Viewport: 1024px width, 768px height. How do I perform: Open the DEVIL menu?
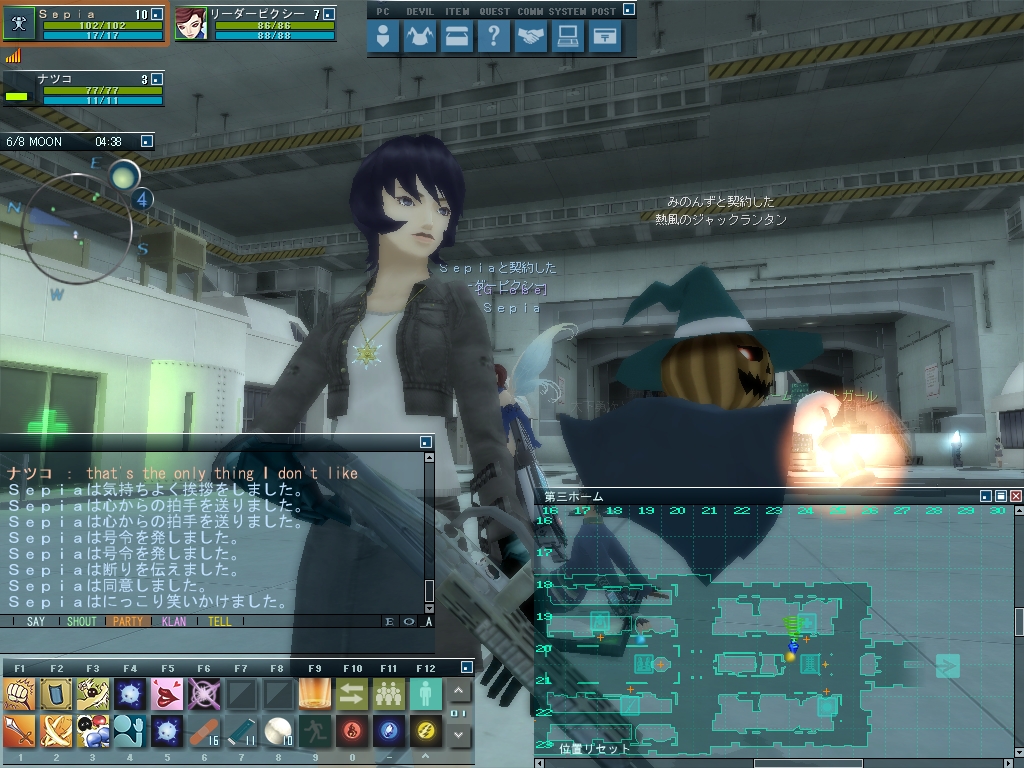click(419, 37)
